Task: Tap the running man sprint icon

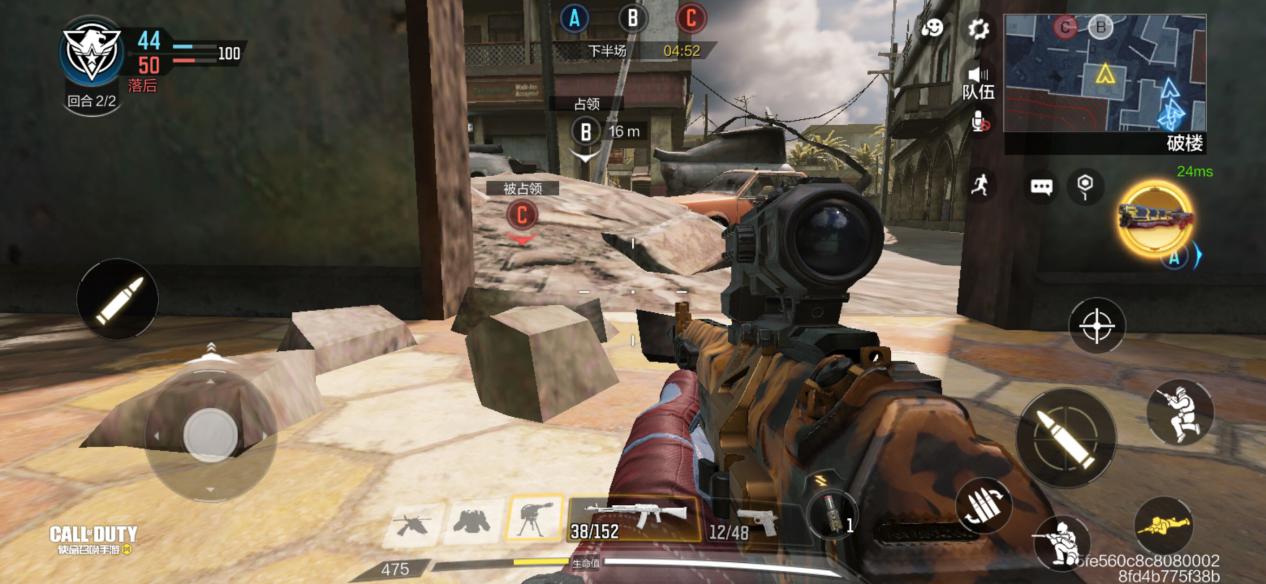Action: pos(979,184)
